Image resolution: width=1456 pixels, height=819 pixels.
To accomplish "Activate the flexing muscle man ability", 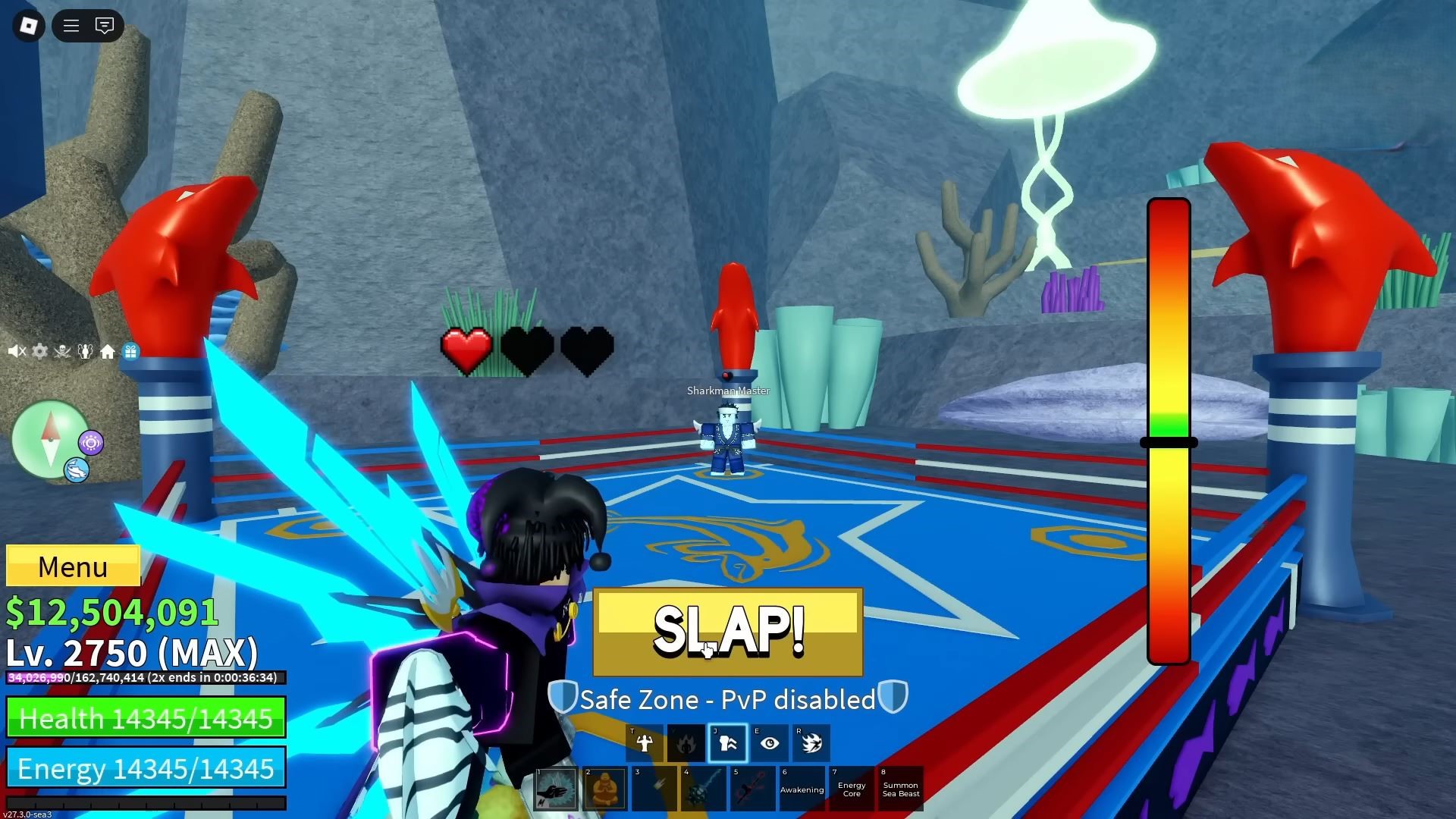I will pyautogui.click(x=645, y=743).
